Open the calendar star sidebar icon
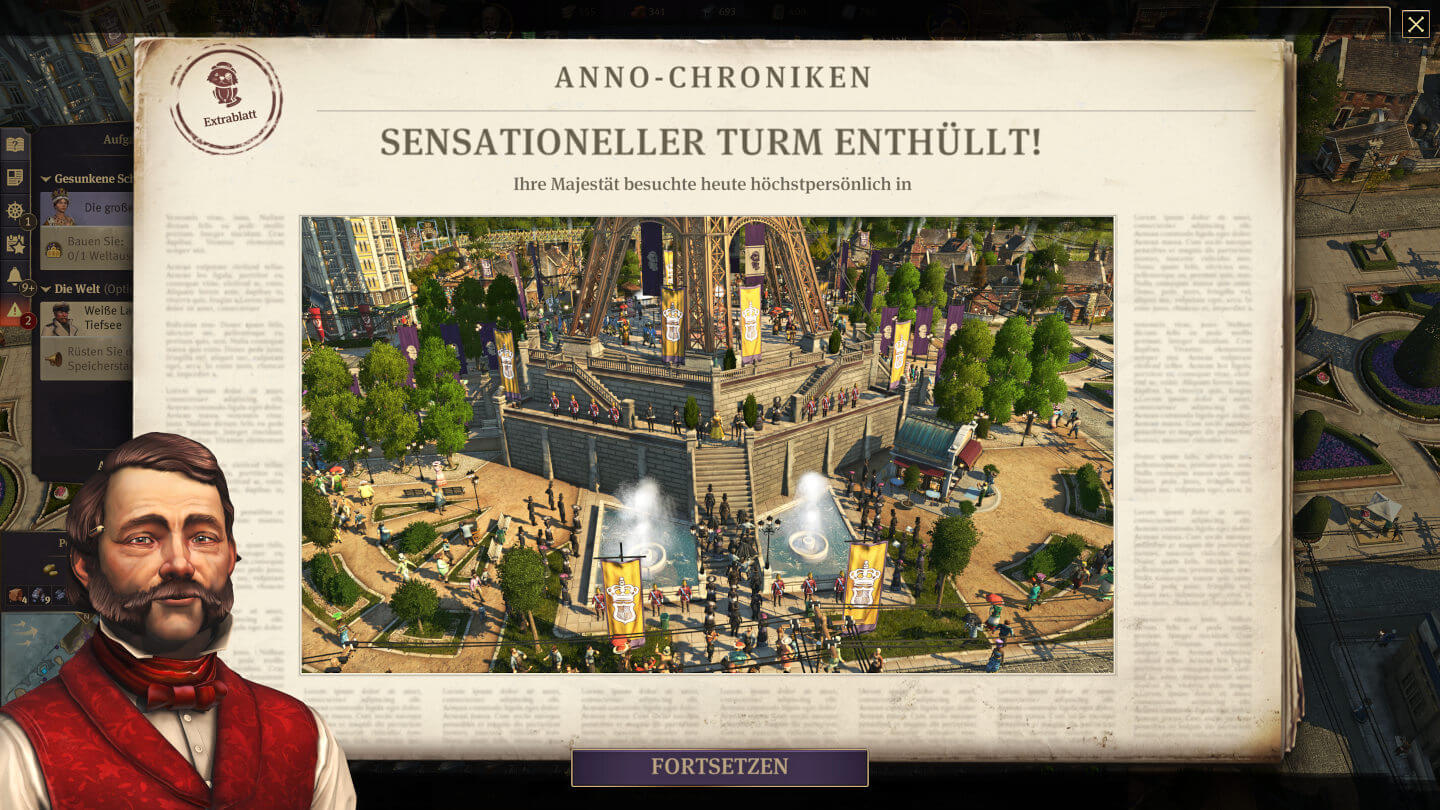Screen dimensions: 1440x810 tap(15, 243)
